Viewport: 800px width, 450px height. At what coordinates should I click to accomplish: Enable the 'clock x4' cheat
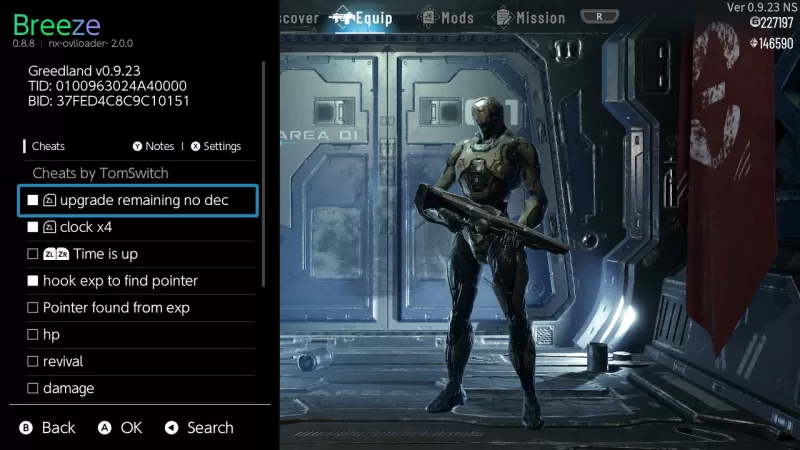click(x=138, y=228)
